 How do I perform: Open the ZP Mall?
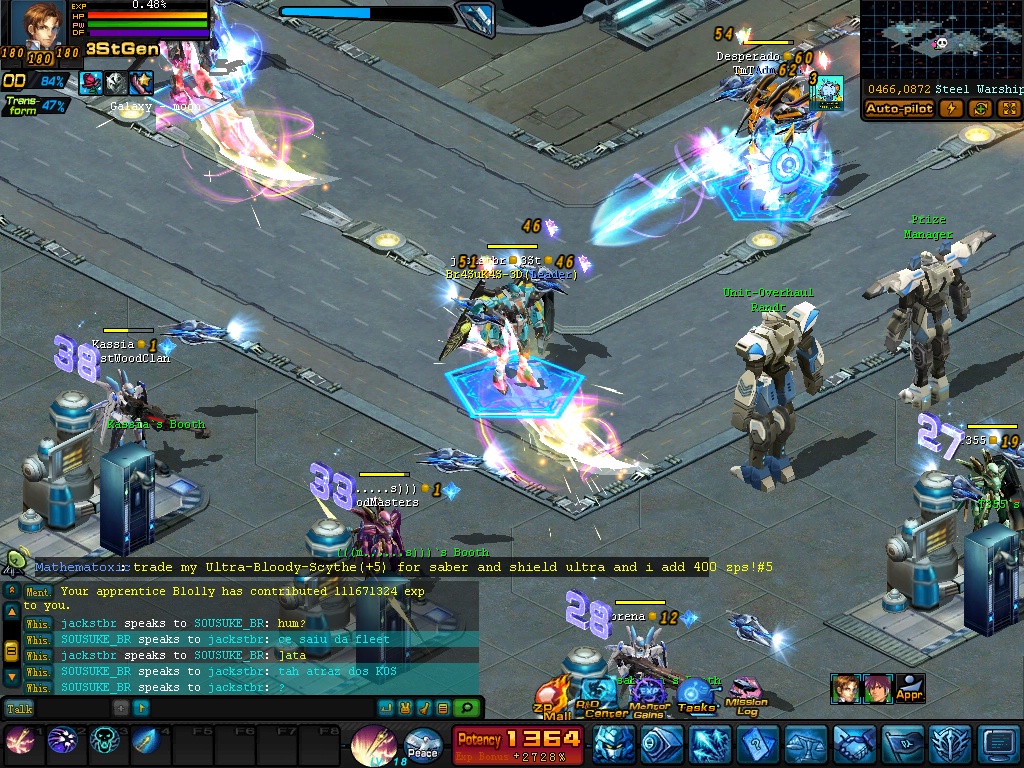pos(553,699)
